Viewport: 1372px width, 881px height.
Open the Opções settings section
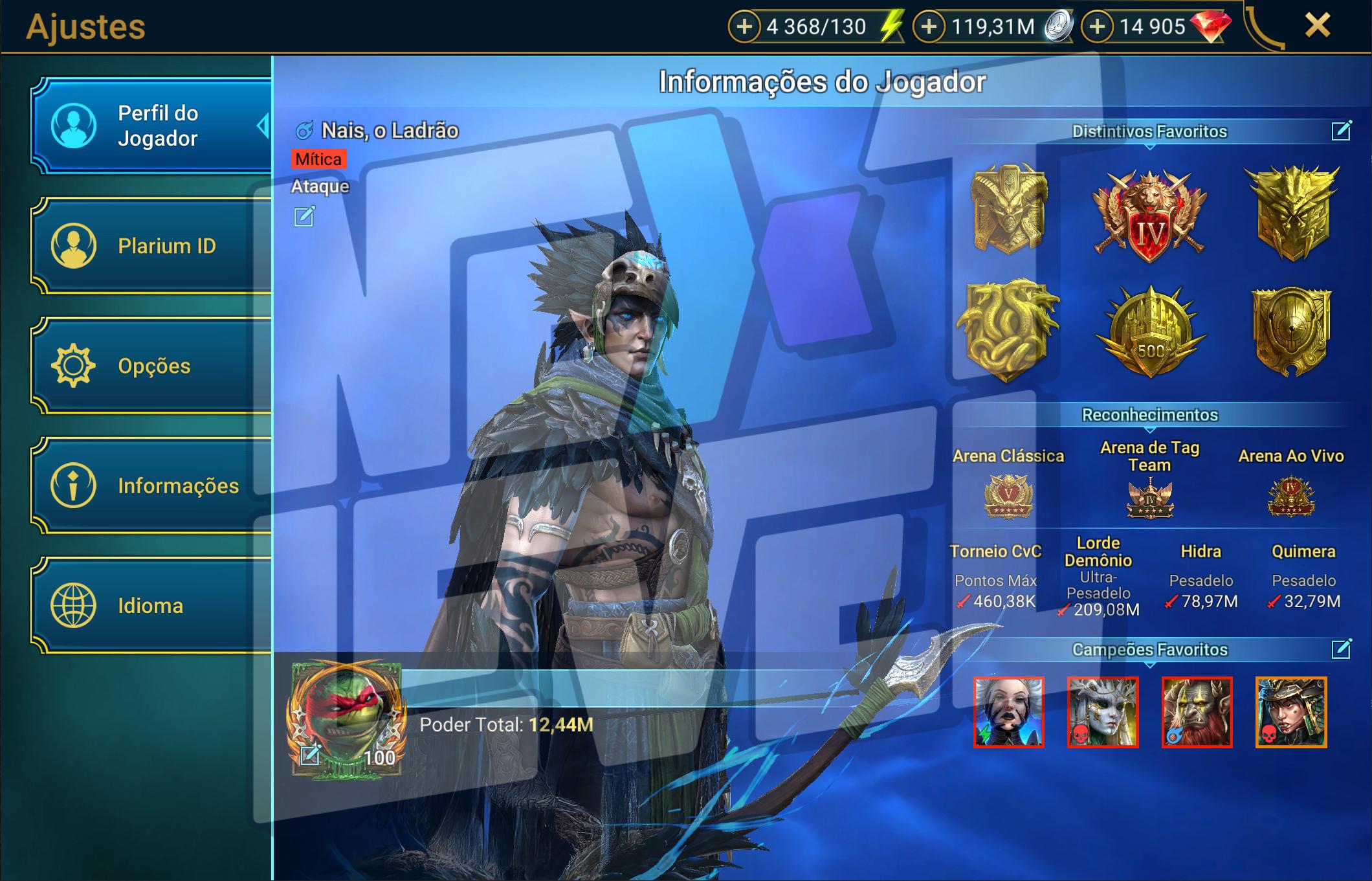click(152, 366)
